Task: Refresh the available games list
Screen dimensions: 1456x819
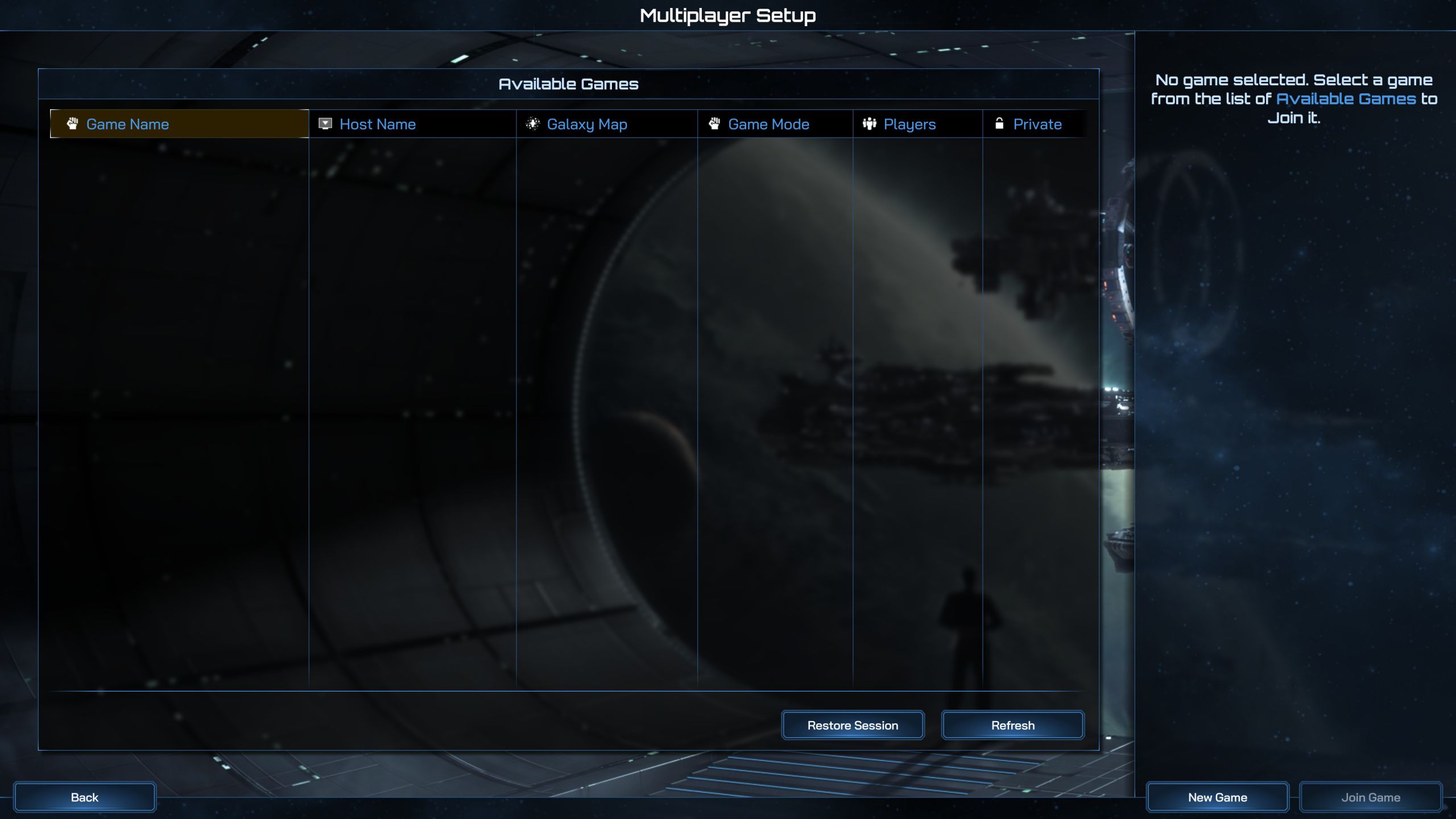Action: (1012, 725)
